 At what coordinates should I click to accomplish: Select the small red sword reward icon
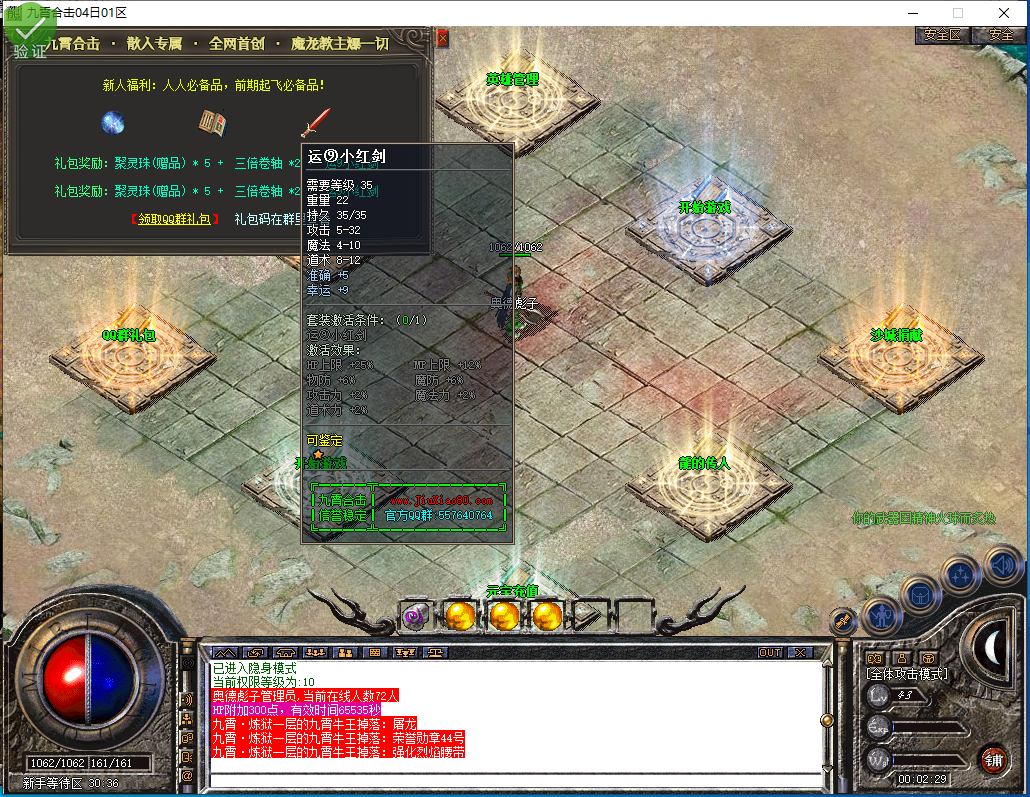[x=315, y=123]
